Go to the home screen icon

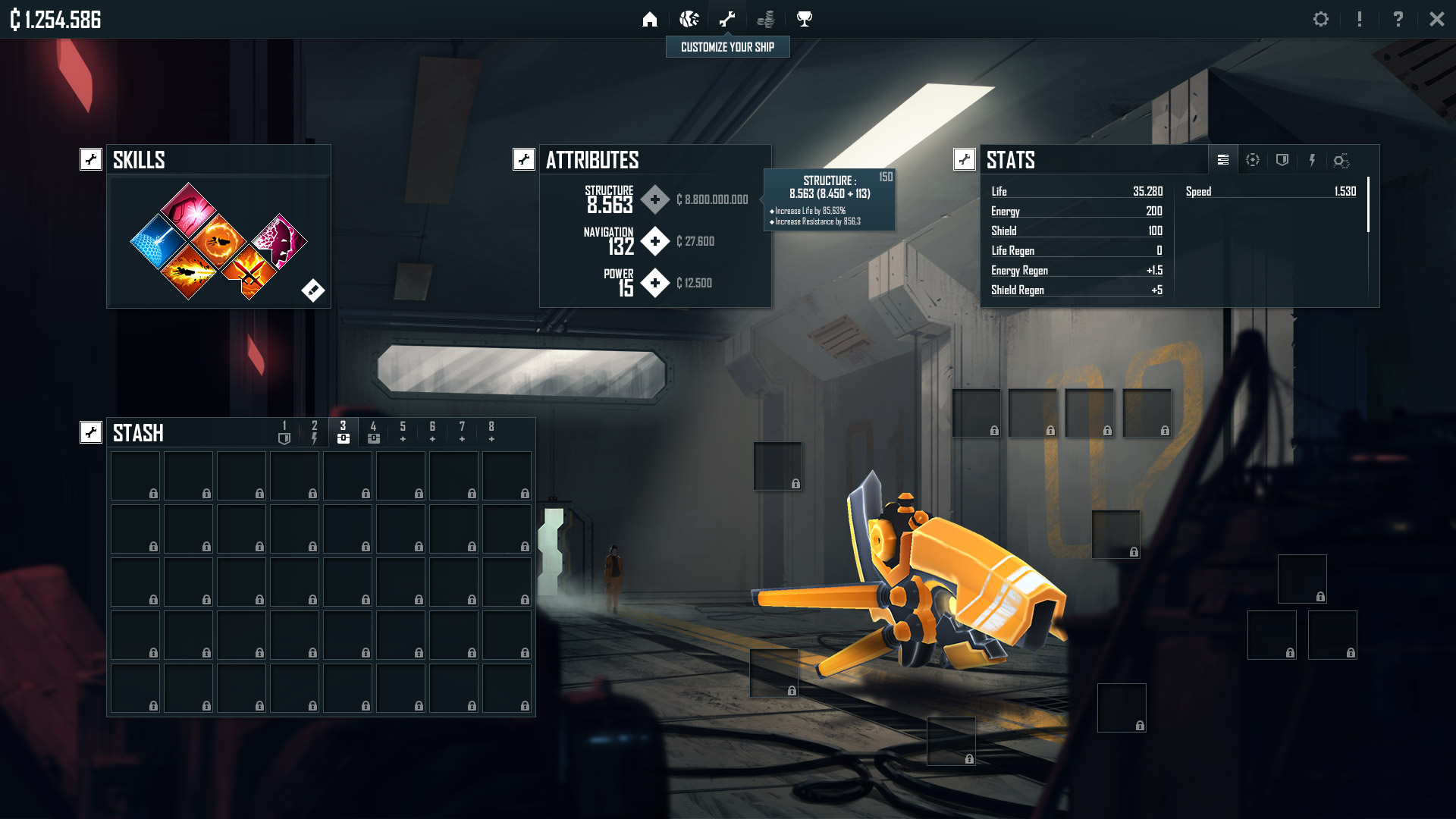coord(650,19)
